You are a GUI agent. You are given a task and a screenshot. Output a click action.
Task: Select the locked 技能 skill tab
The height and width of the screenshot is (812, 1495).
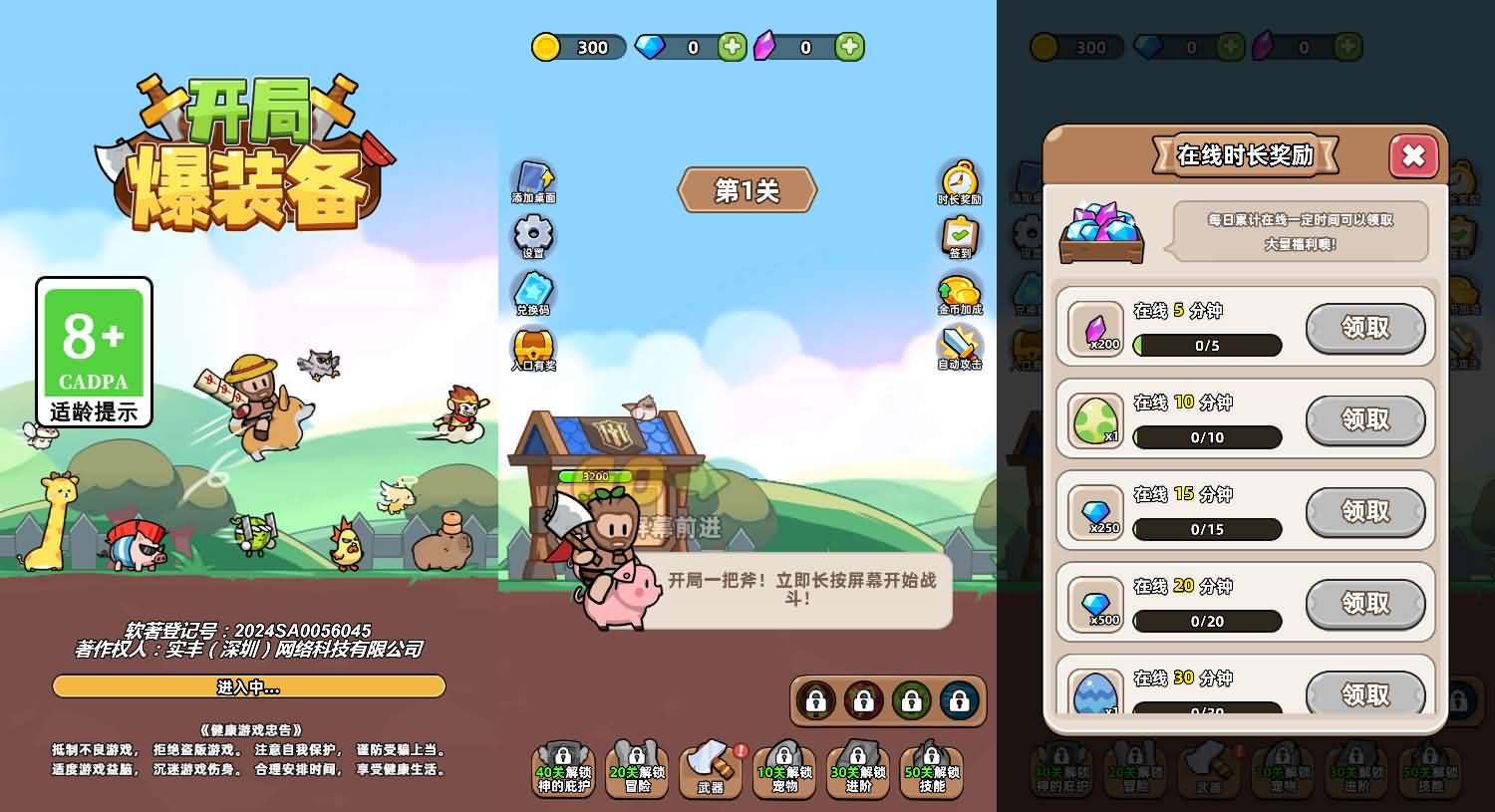click(932, 767)
